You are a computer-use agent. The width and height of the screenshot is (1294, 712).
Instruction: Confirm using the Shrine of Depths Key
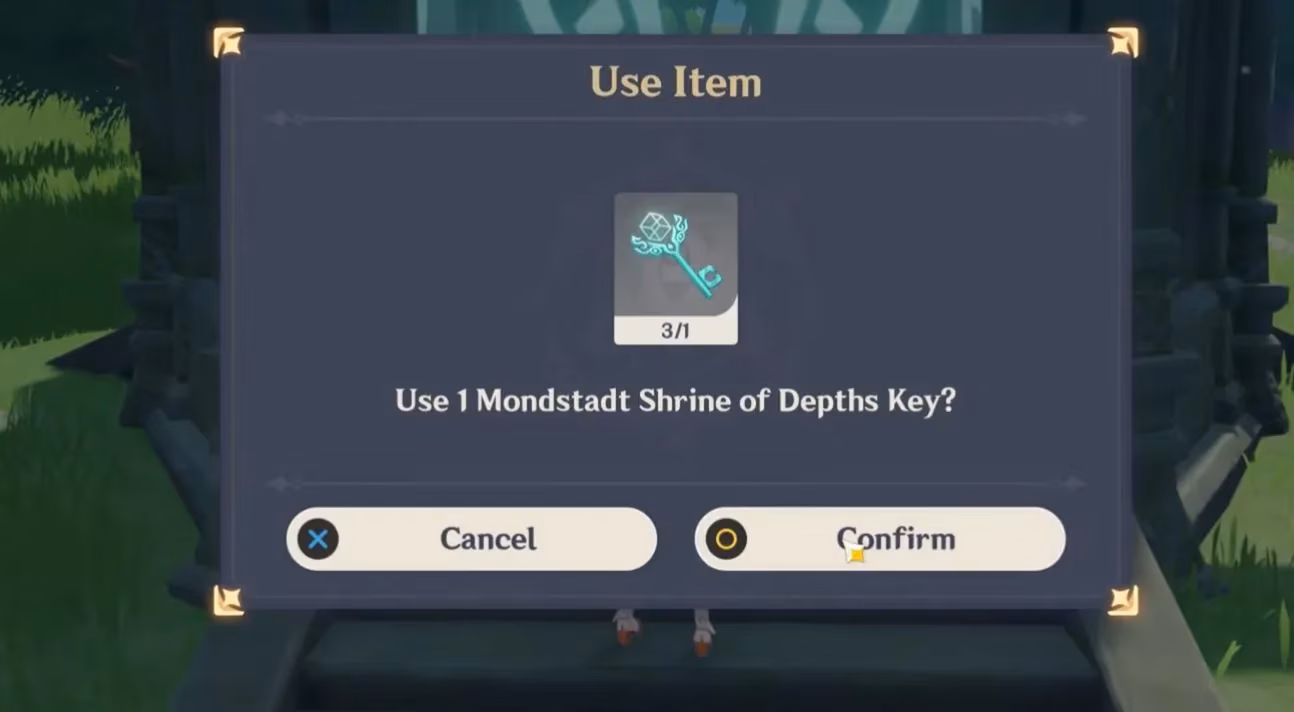880,539
